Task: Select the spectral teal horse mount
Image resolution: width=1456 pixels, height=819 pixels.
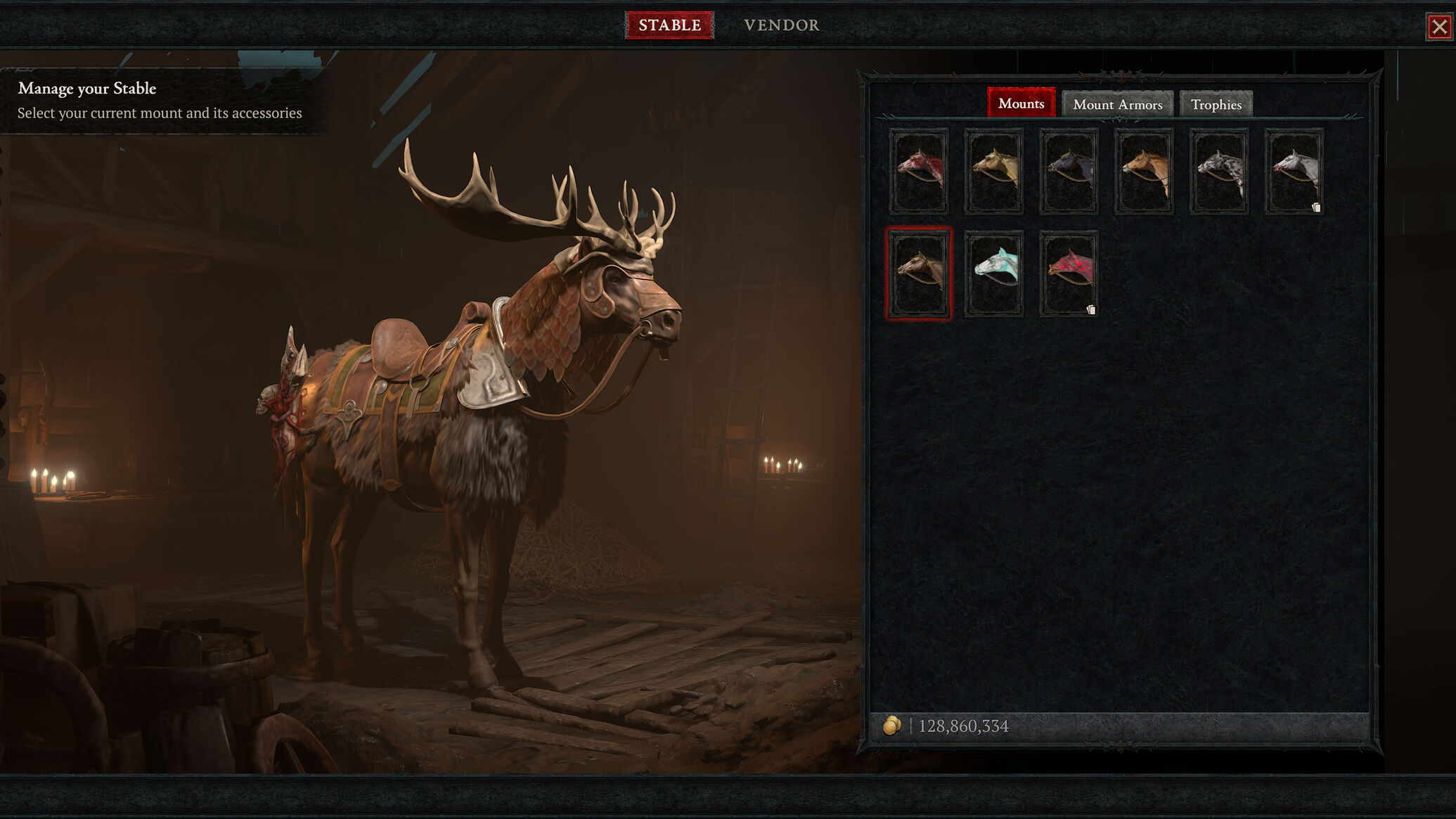Action: click(x=994, y=273)
